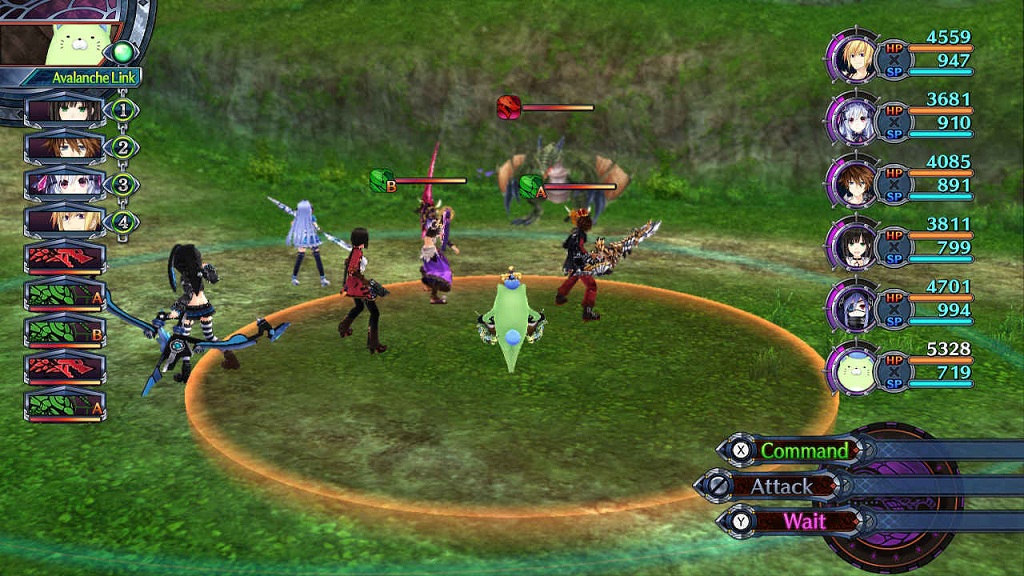
Task: Select the green creature party member portrait
Action: pyautogui.click(x=852, y=369)
